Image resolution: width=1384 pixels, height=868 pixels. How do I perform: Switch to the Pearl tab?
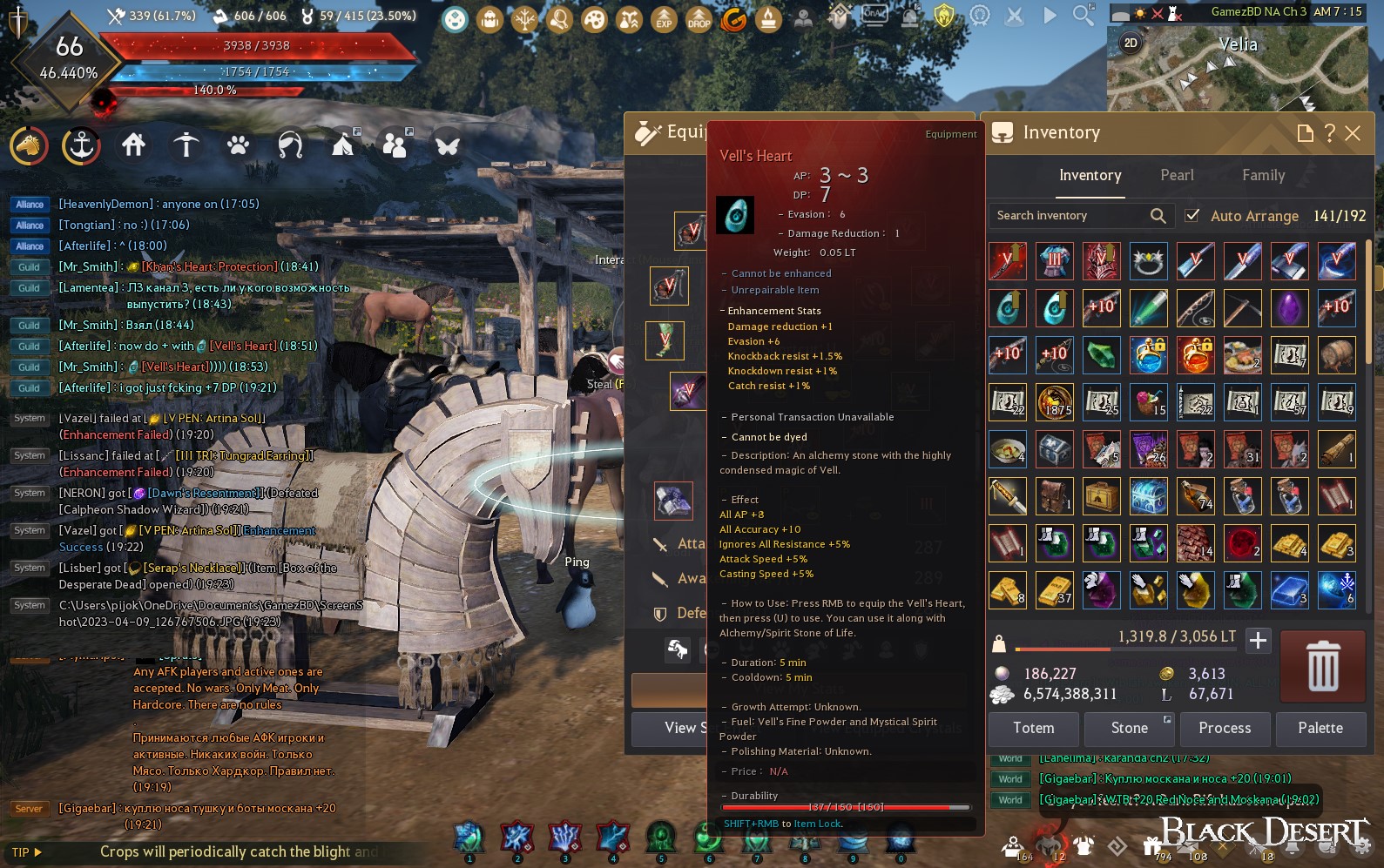pos(1177,176)
